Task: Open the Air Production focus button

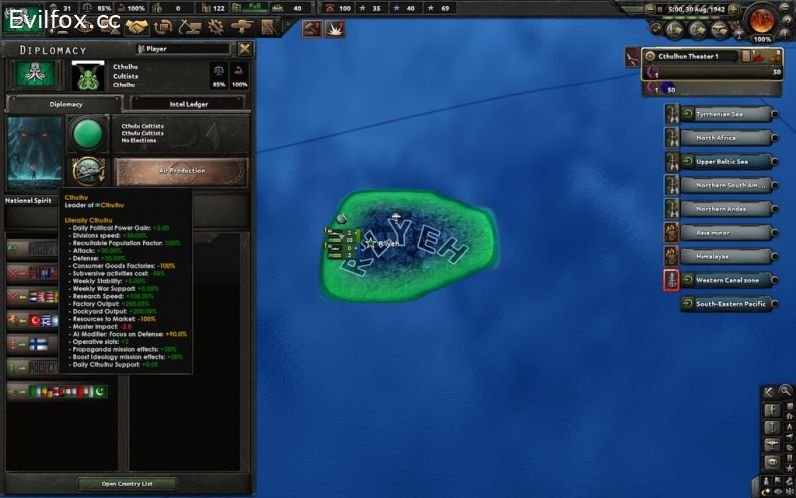Action: point(181,171)
